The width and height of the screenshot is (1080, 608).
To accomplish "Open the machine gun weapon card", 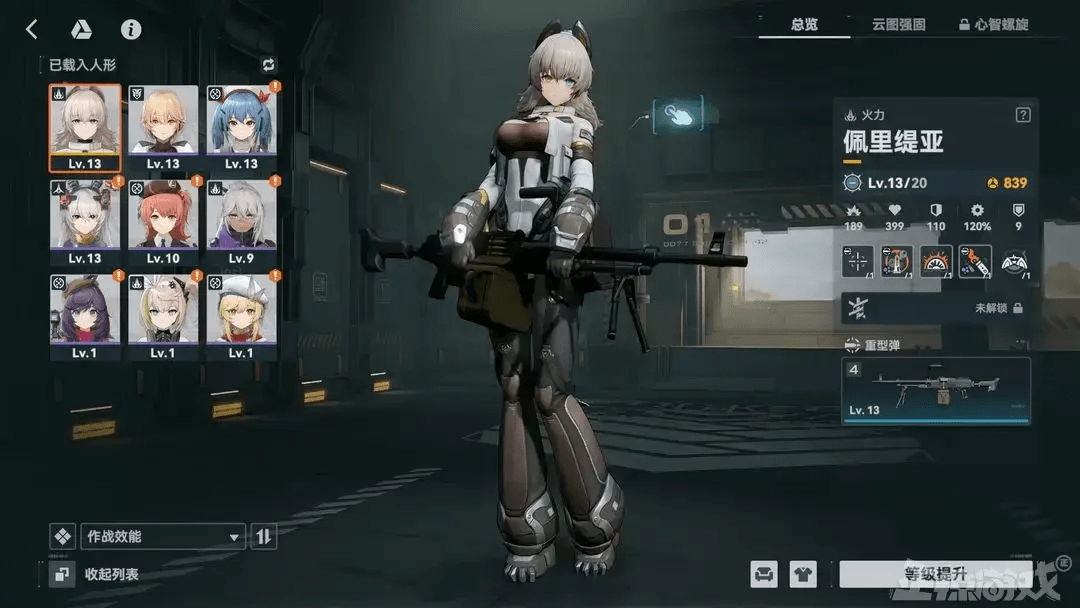I will [936, 391].
